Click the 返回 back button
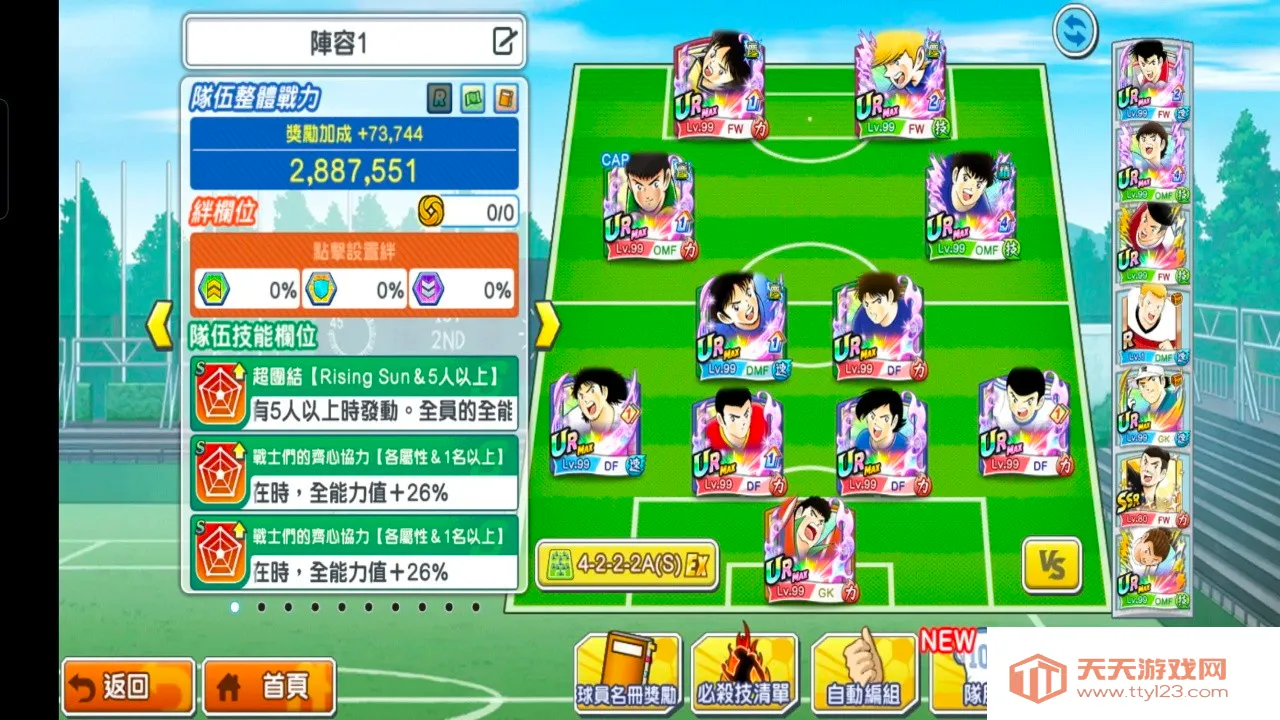1280x720 pixels. 127,686
